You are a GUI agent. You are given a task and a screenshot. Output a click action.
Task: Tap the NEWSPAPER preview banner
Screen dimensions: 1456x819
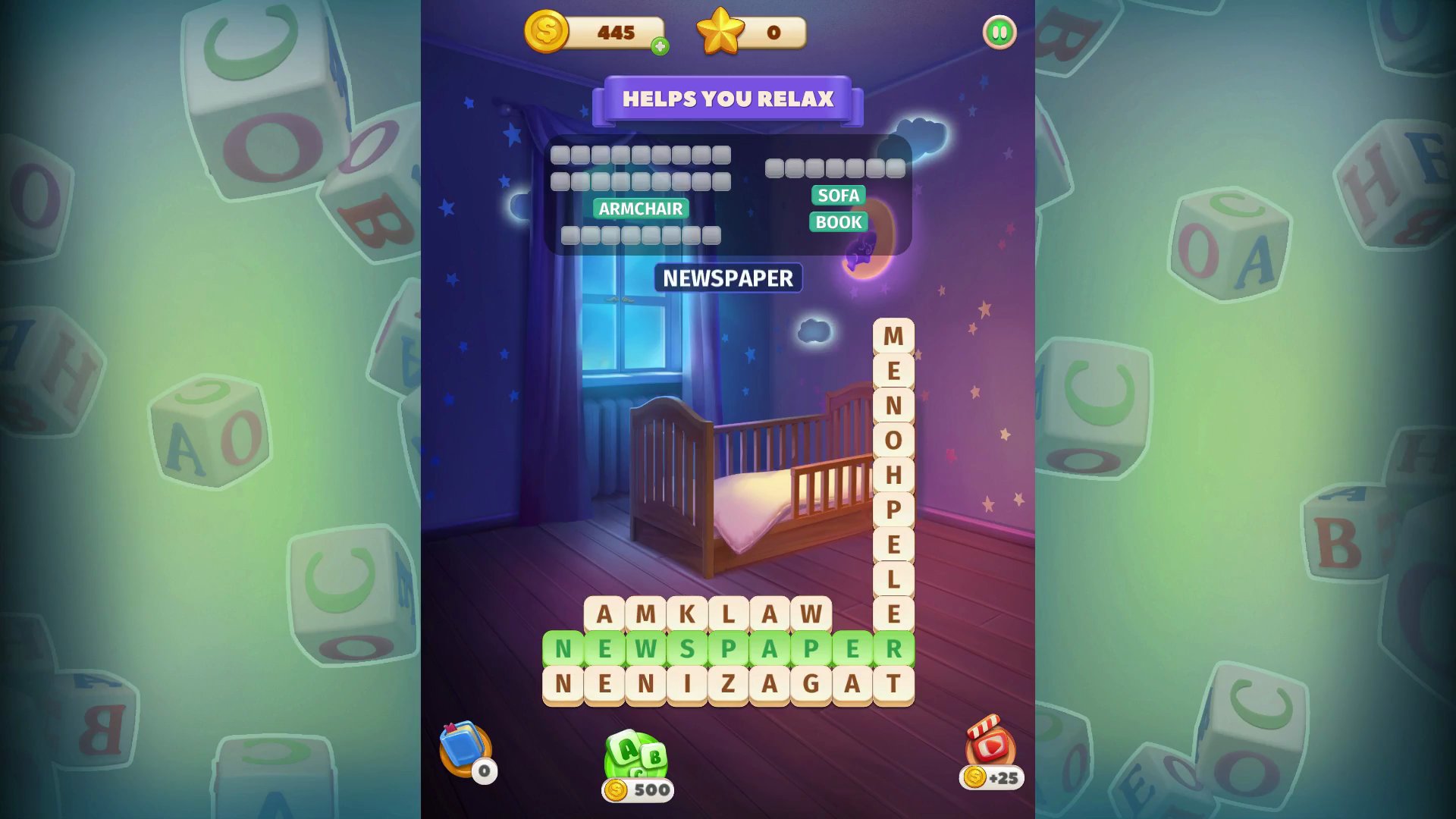tap(728, 278)
